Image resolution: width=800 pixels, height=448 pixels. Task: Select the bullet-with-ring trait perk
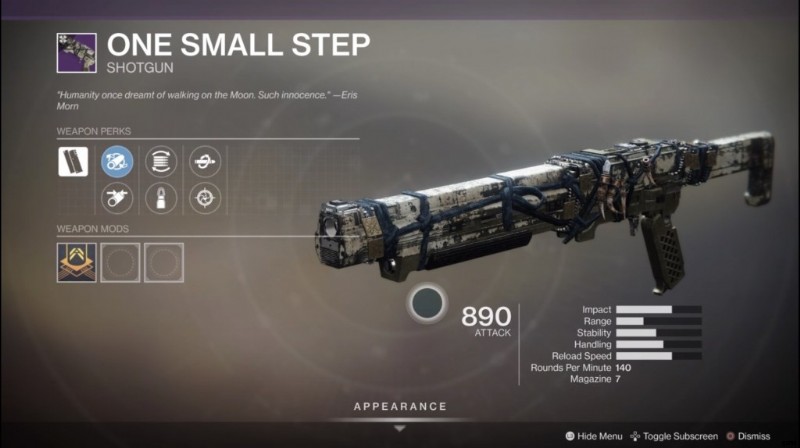205,161
